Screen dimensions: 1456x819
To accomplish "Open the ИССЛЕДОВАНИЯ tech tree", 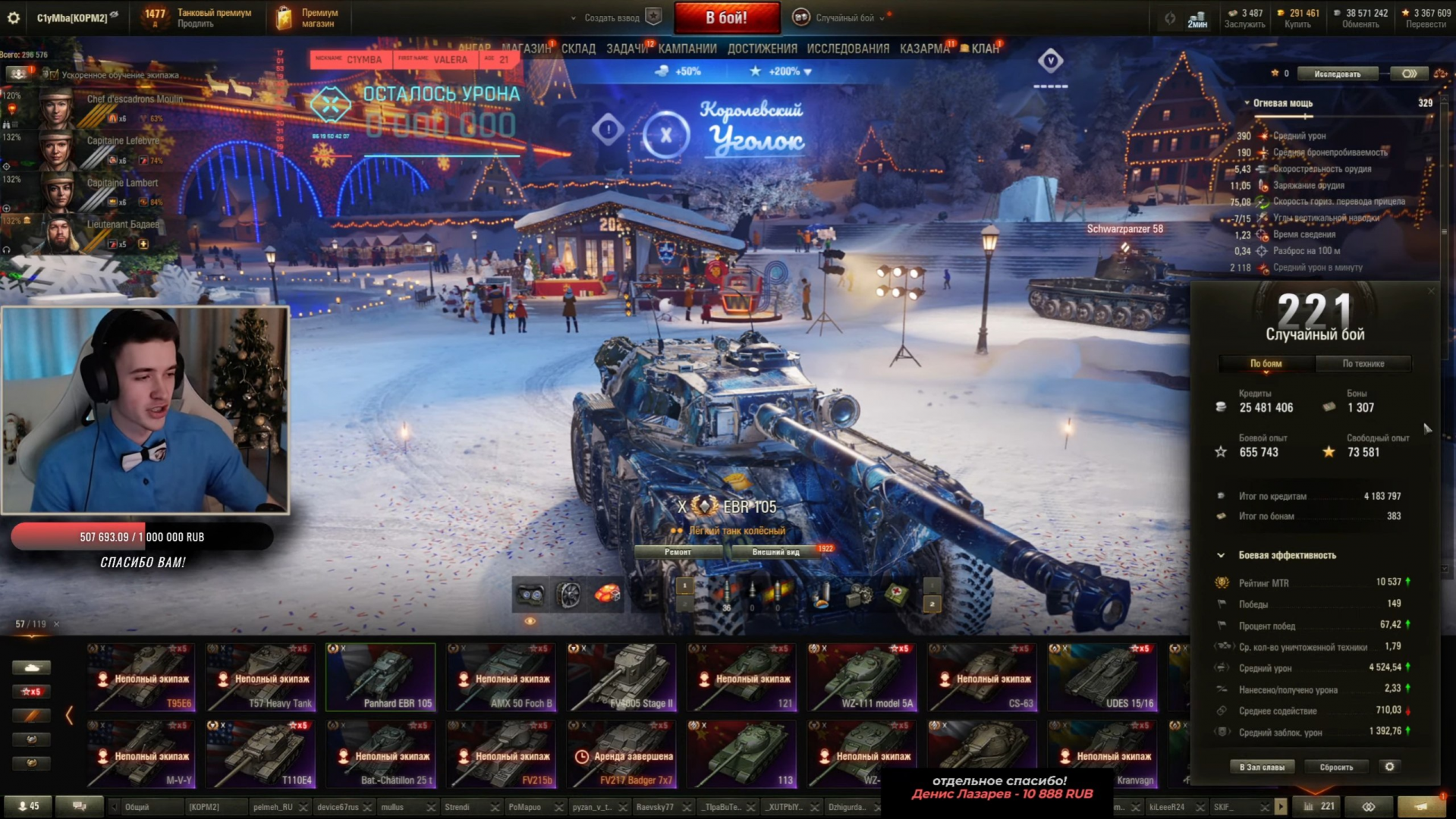I will pyautogui.click(x=847, y=49).
